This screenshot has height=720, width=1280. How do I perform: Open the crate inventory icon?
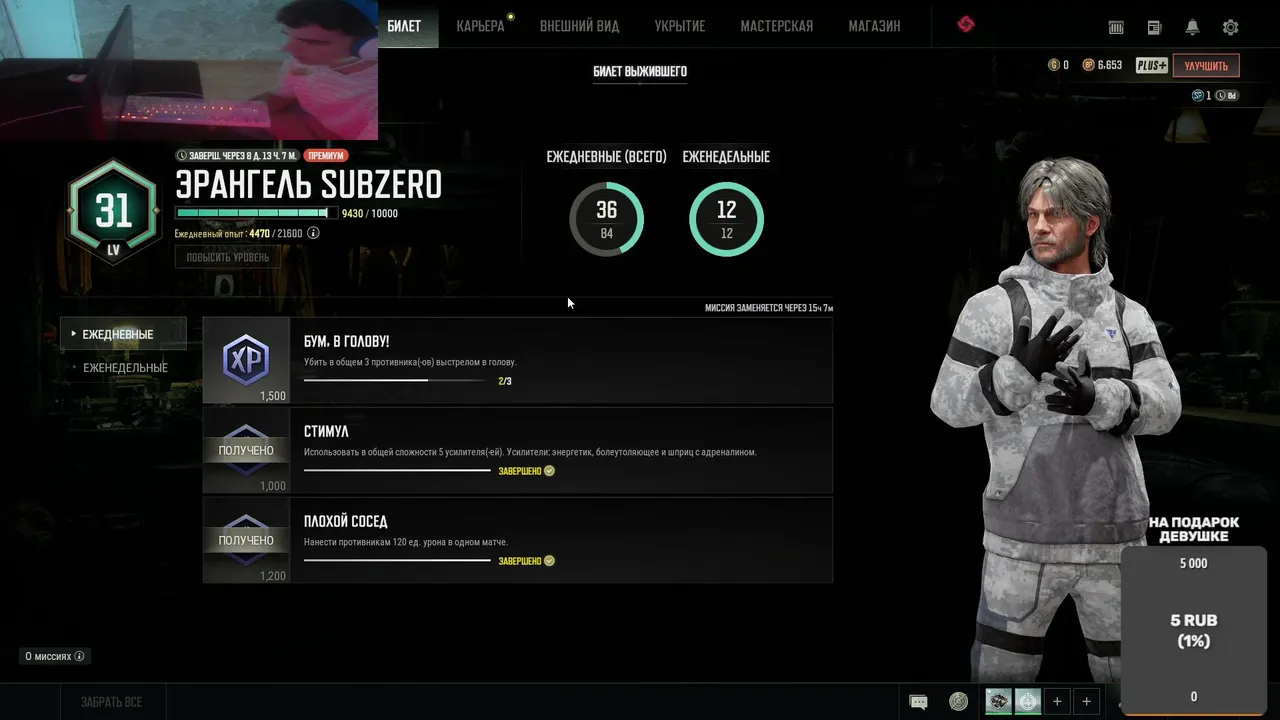1116,28
